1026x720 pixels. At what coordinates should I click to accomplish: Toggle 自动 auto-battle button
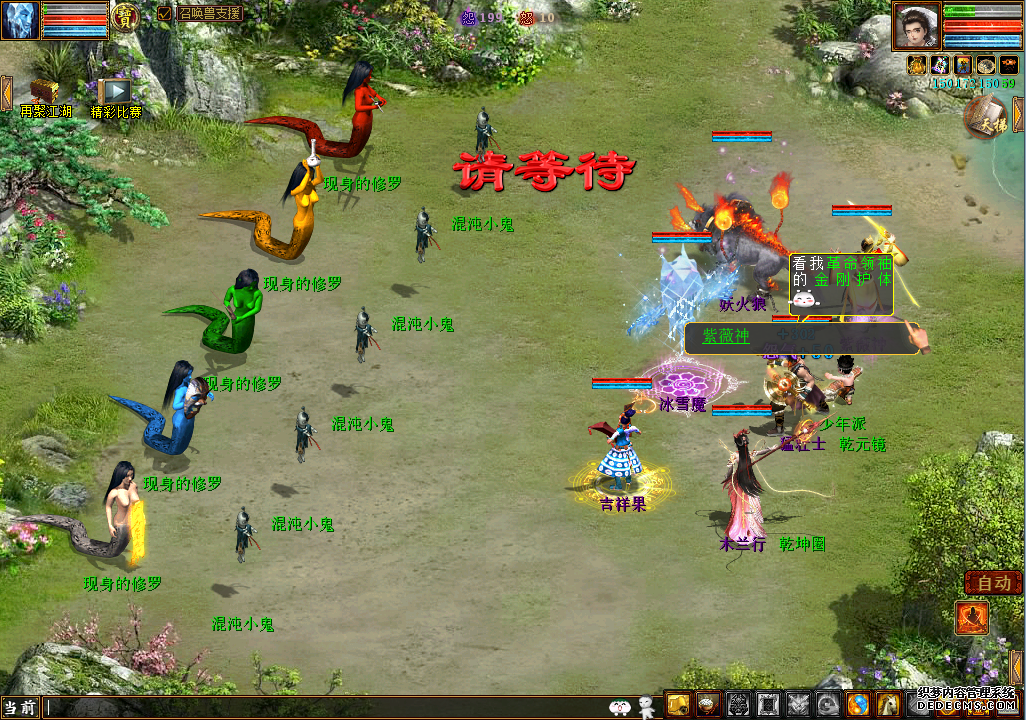(993, 583)
